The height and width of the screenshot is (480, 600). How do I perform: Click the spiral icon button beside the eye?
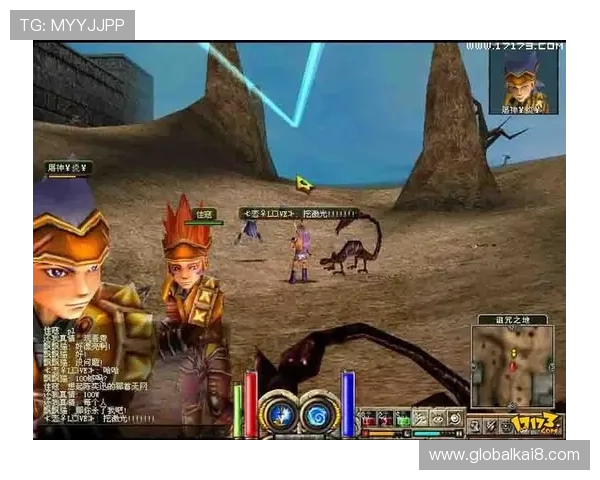pos(455,419)
